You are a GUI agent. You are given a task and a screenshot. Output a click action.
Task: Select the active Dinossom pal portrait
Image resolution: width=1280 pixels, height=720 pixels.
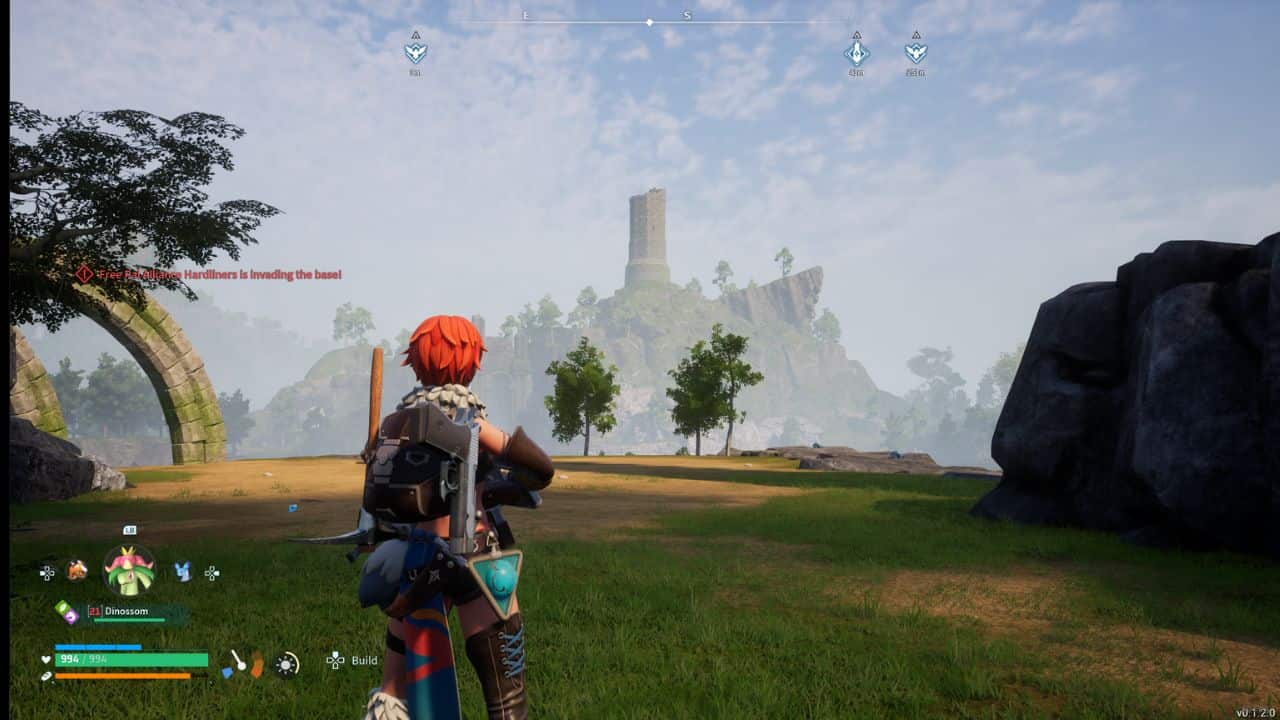(x=130, y=571)
